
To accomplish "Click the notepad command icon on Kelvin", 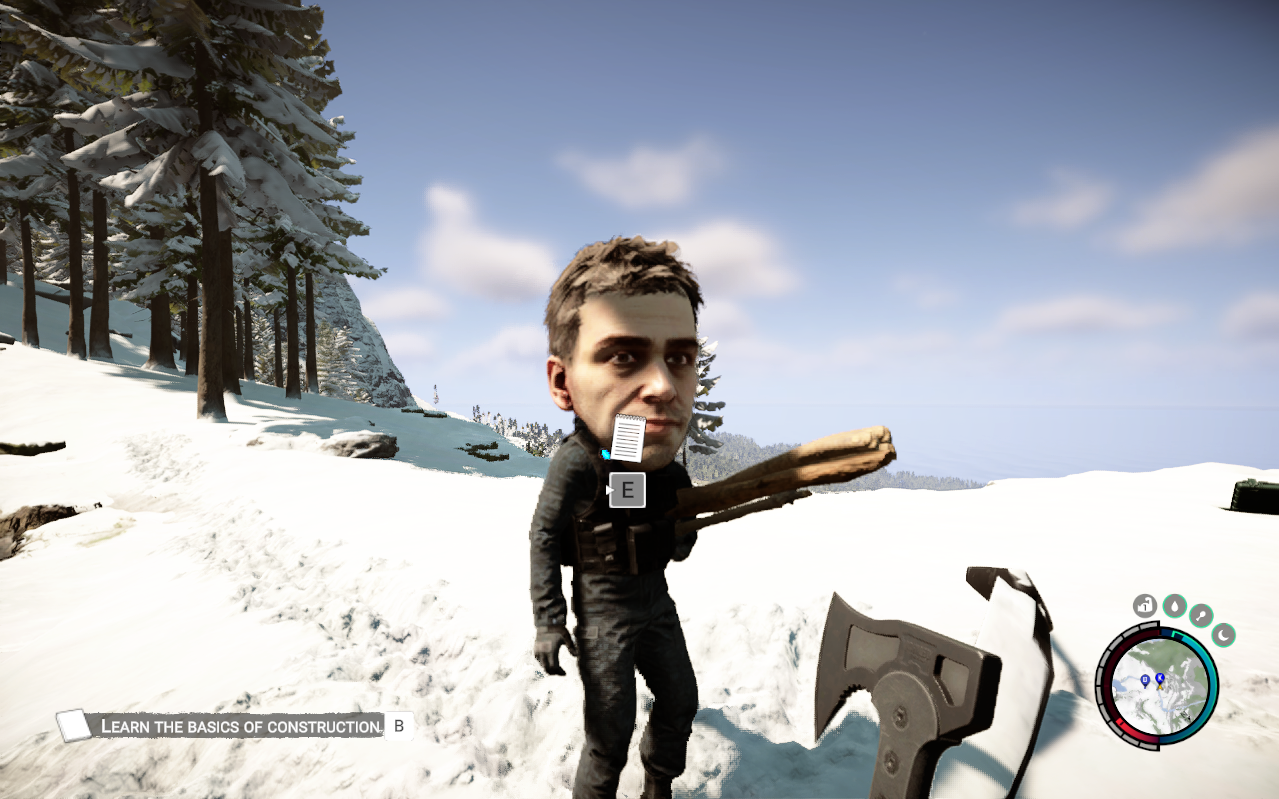I will click(x=628, y=438).
